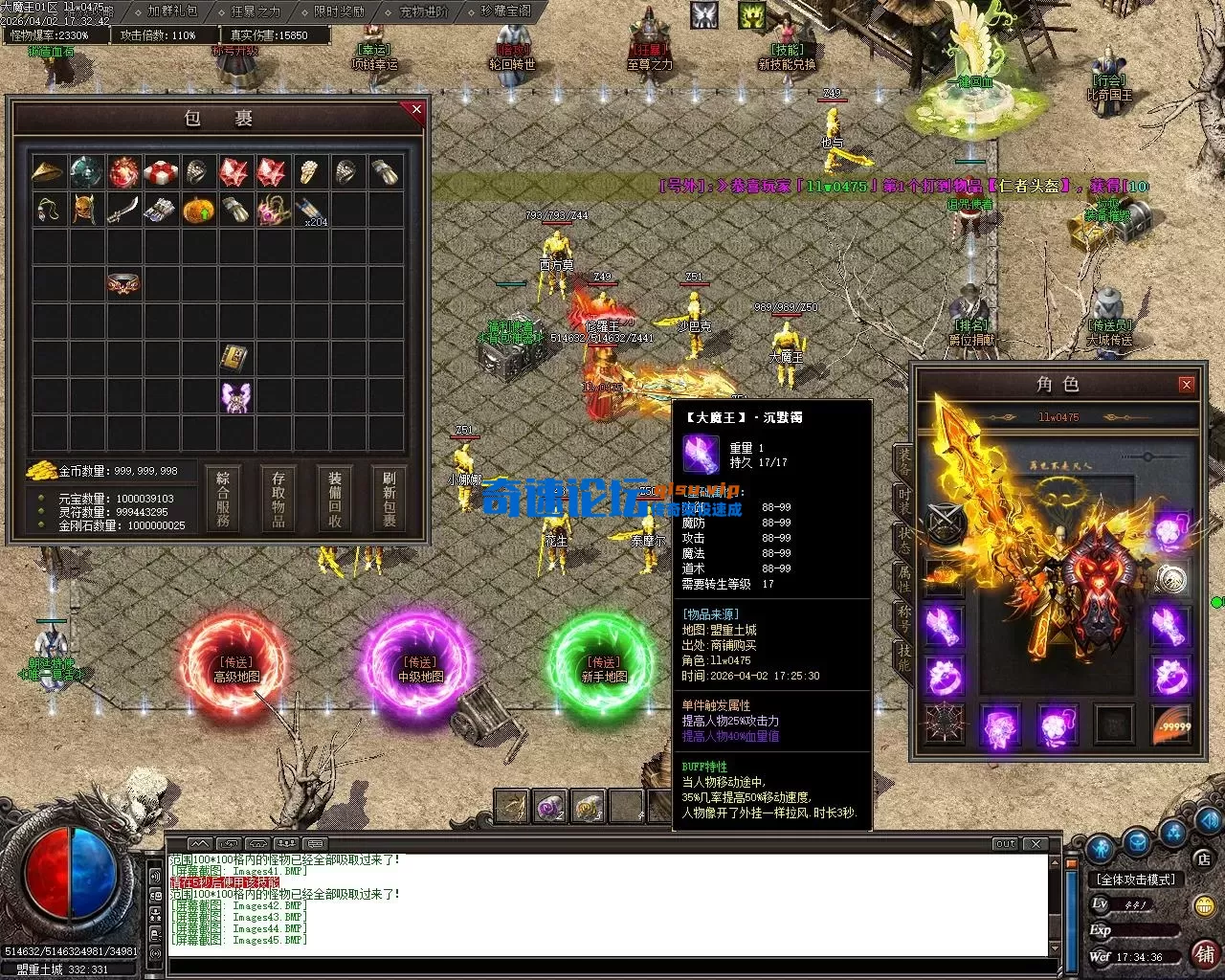This screenshot has width=1225, height=980.
Task: Select the yellow skill book item
Action: (235, 359)
